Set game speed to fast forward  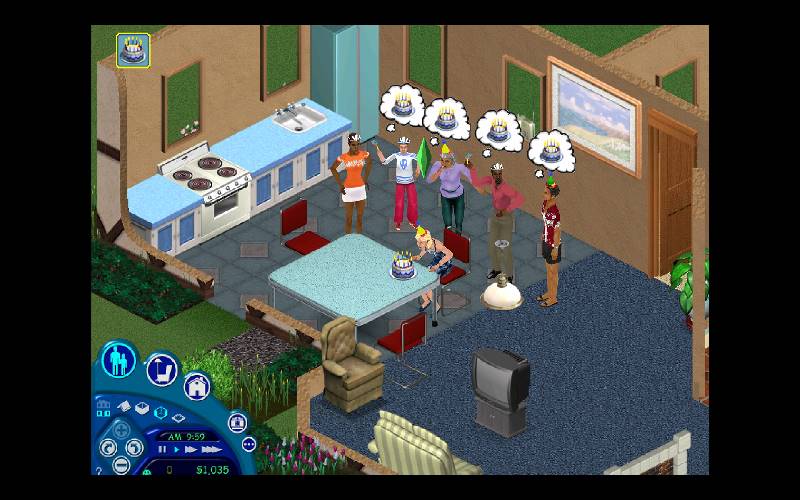[x=191, y=449]
